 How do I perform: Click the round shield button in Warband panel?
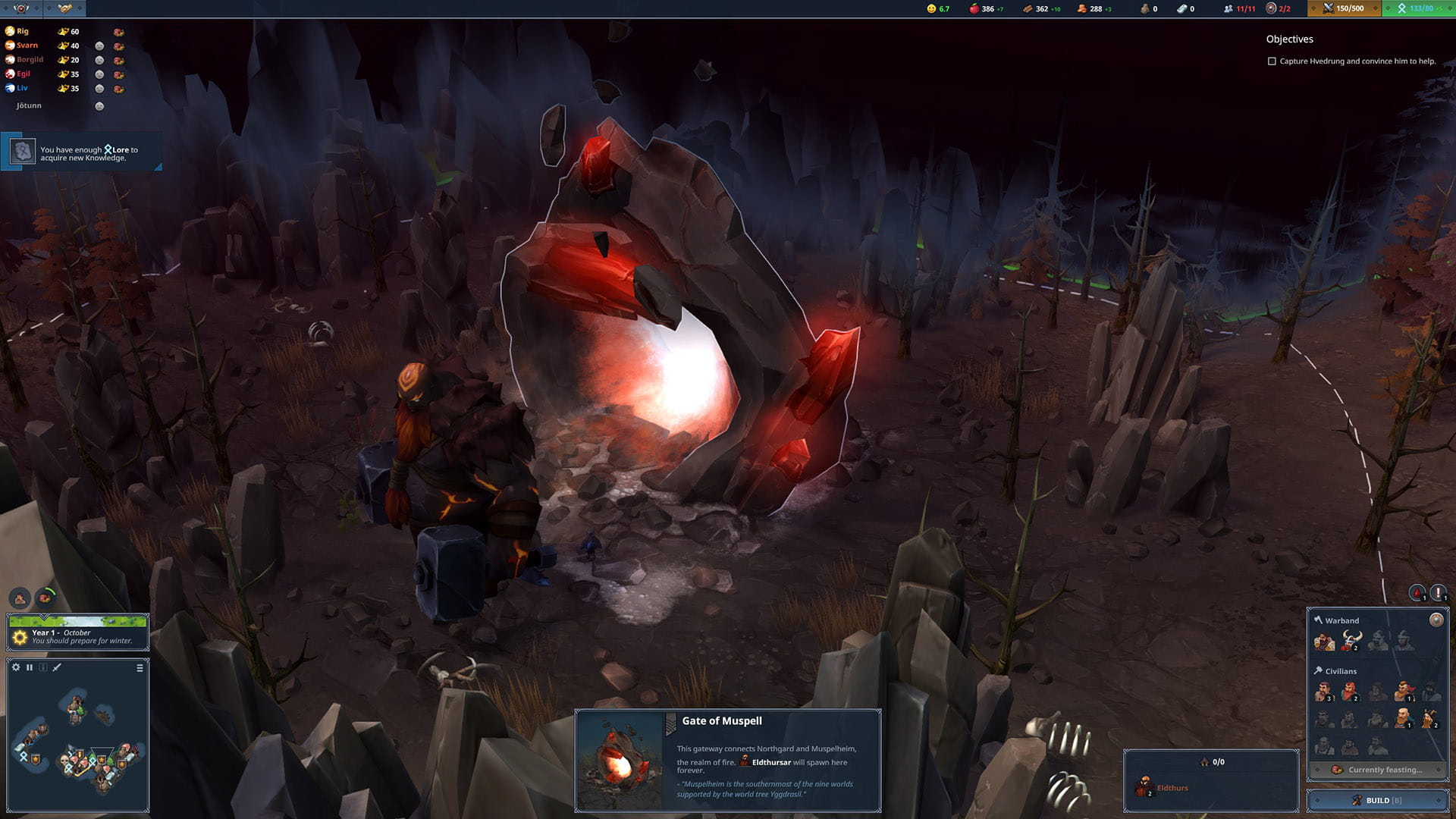(1436, 620)
